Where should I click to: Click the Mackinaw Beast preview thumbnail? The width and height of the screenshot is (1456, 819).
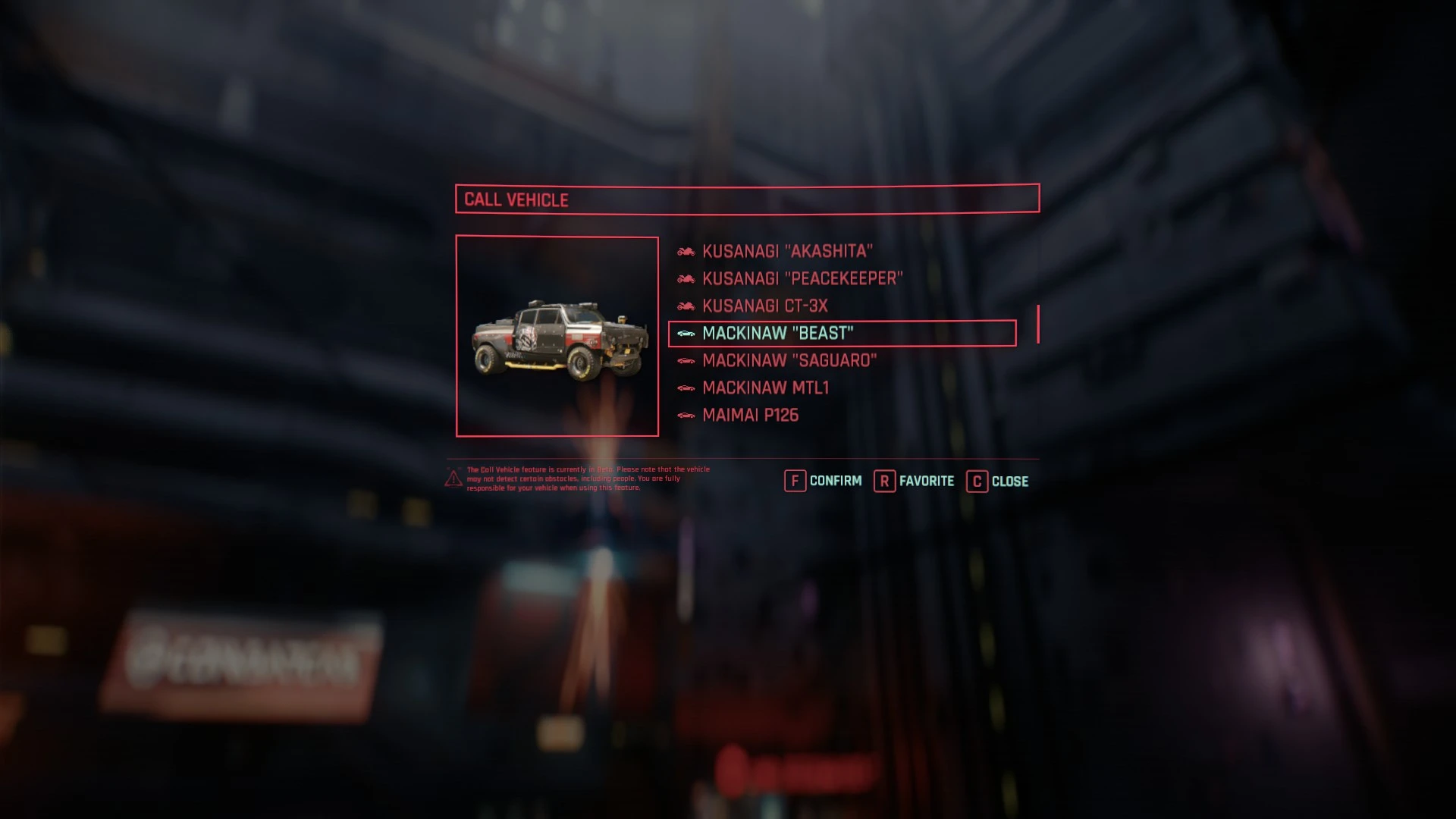557,337
